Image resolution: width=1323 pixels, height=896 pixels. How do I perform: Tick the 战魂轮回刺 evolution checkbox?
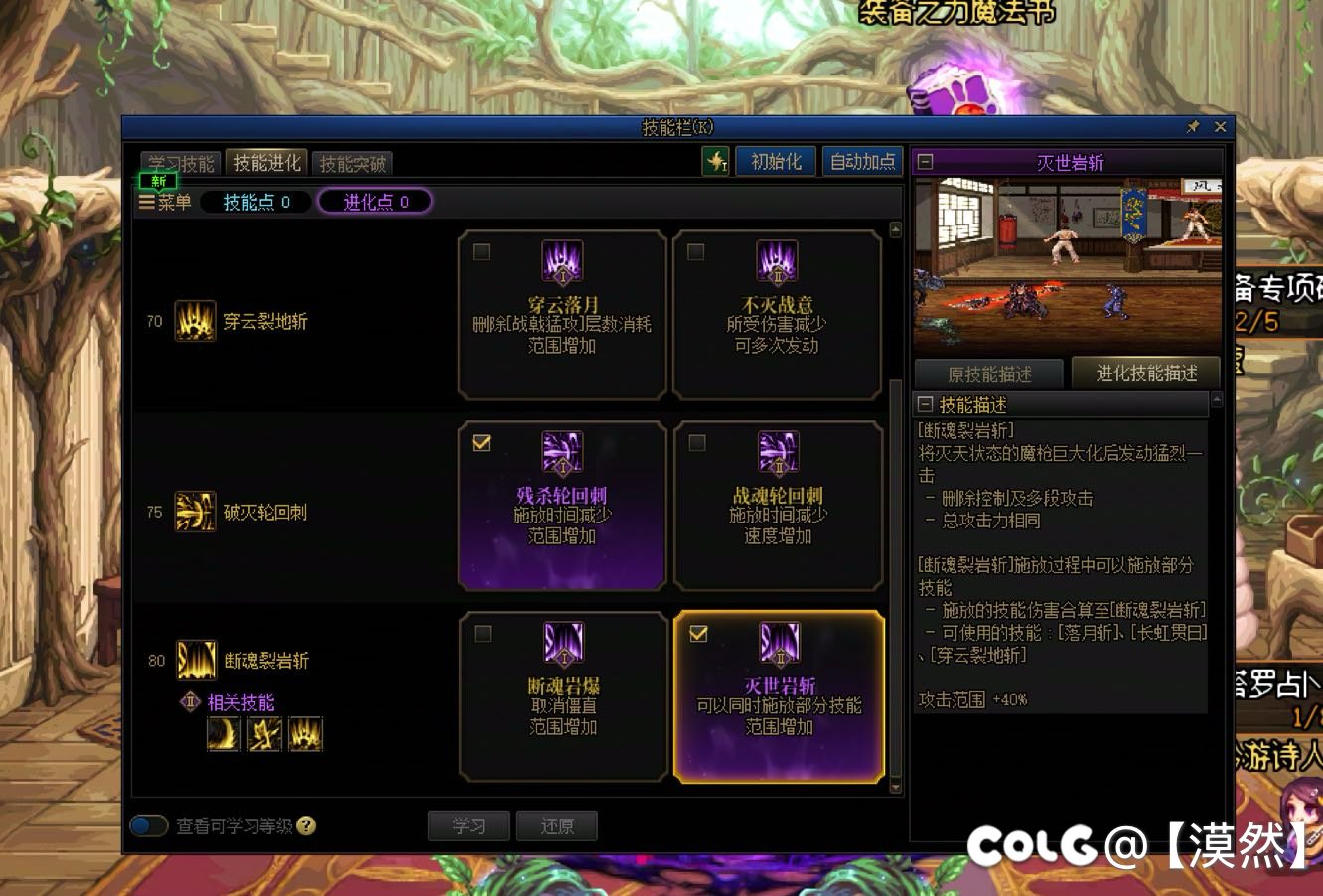[697, 443]
